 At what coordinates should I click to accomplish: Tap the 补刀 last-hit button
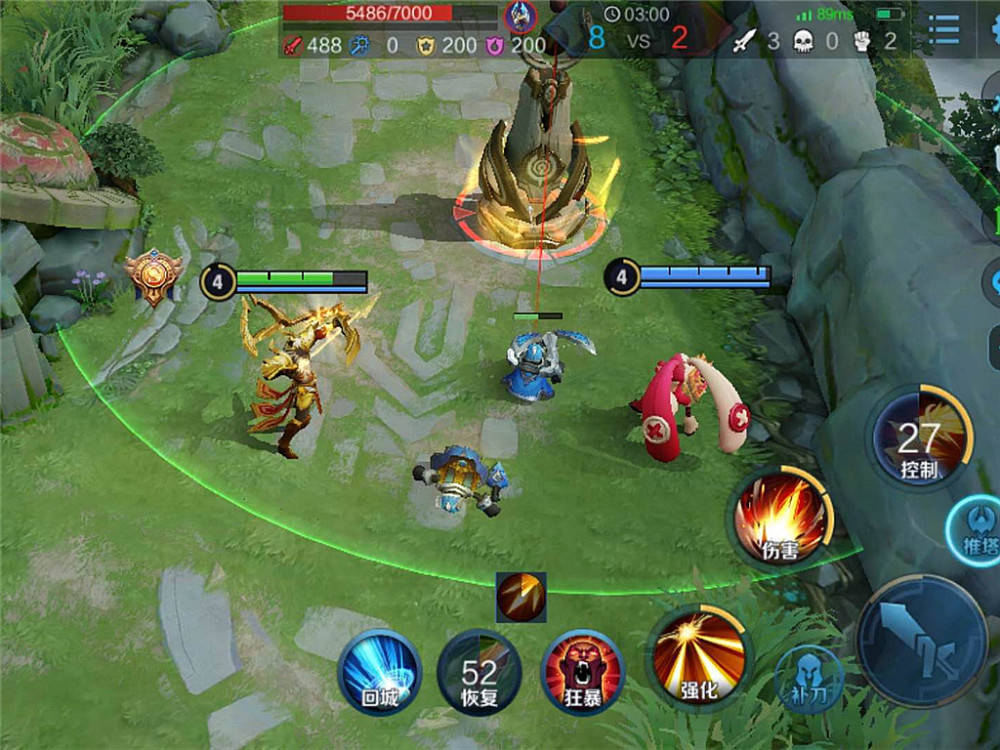[x=809, y=681]
